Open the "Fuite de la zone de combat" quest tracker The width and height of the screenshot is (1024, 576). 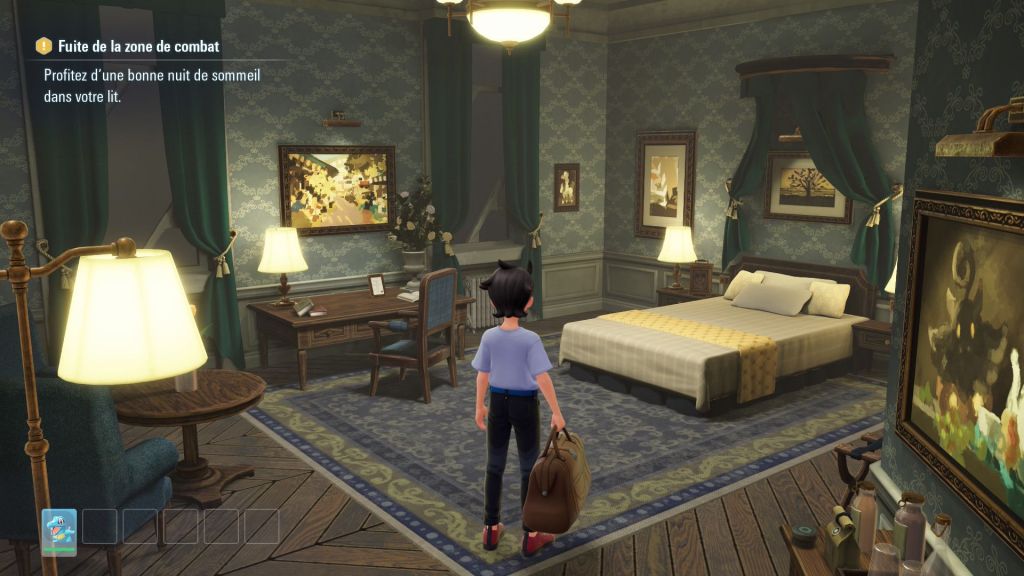[130, 46]
